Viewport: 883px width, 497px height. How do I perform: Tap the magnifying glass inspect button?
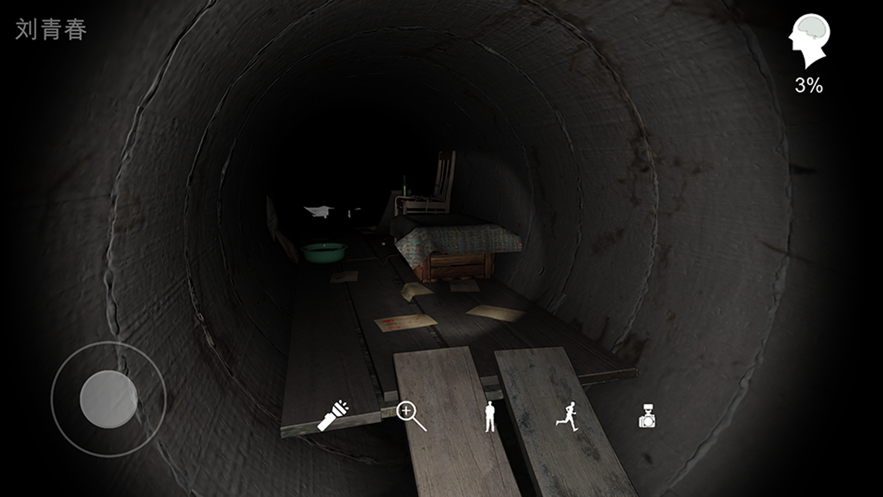(x=411, y=415)
